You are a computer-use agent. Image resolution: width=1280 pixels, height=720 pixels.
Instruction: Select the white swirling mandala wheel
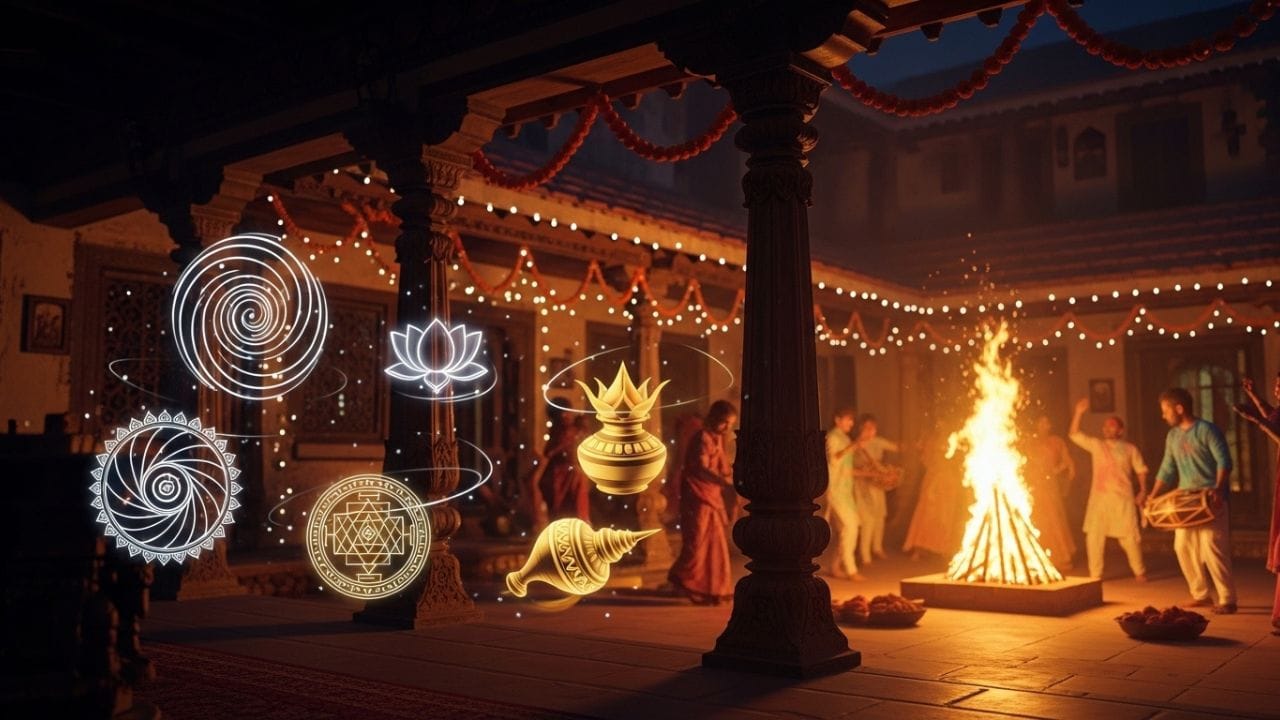(x=165, y=487)
